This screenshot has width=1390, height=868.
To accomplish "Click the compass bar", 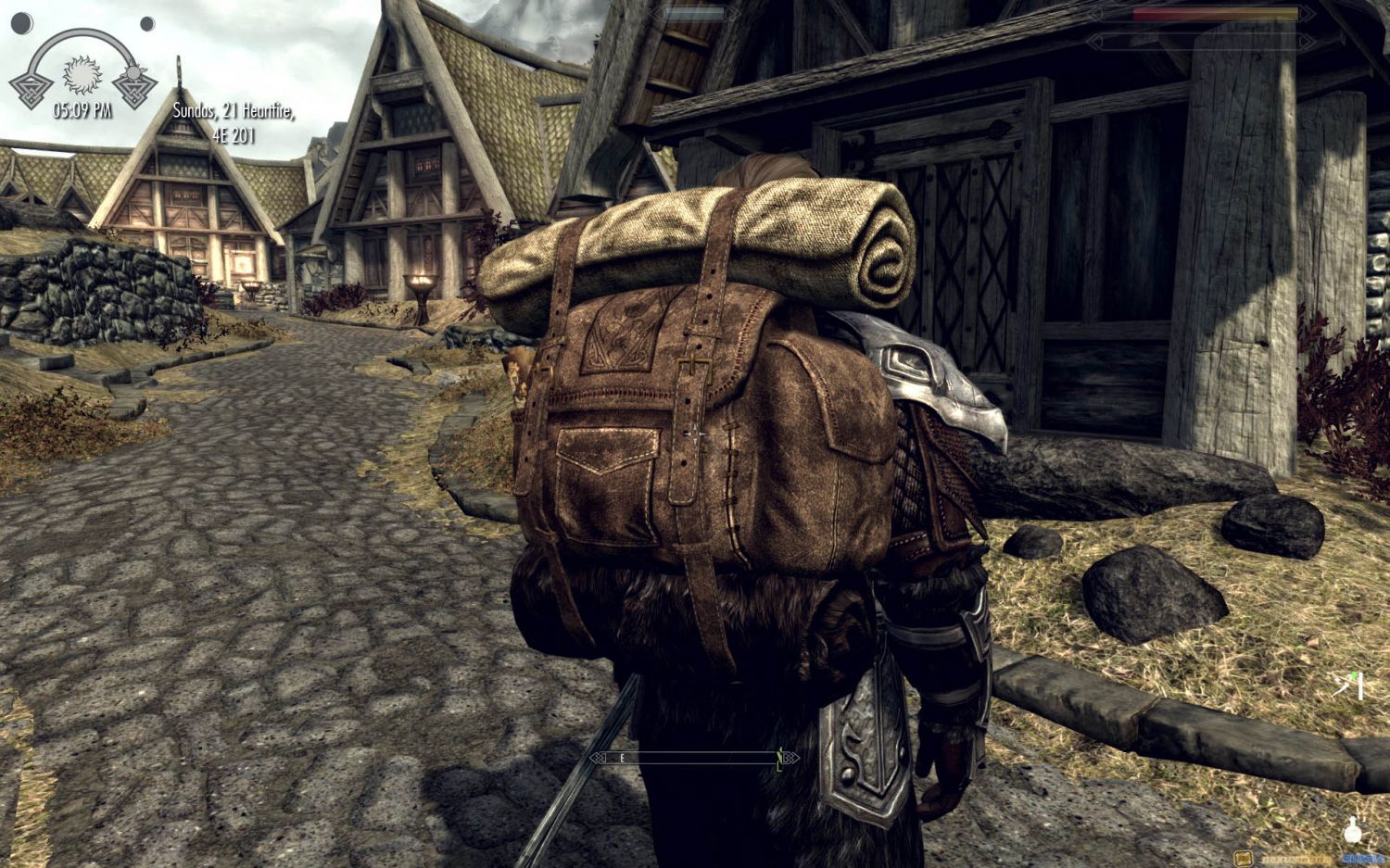I will [693, 759].
